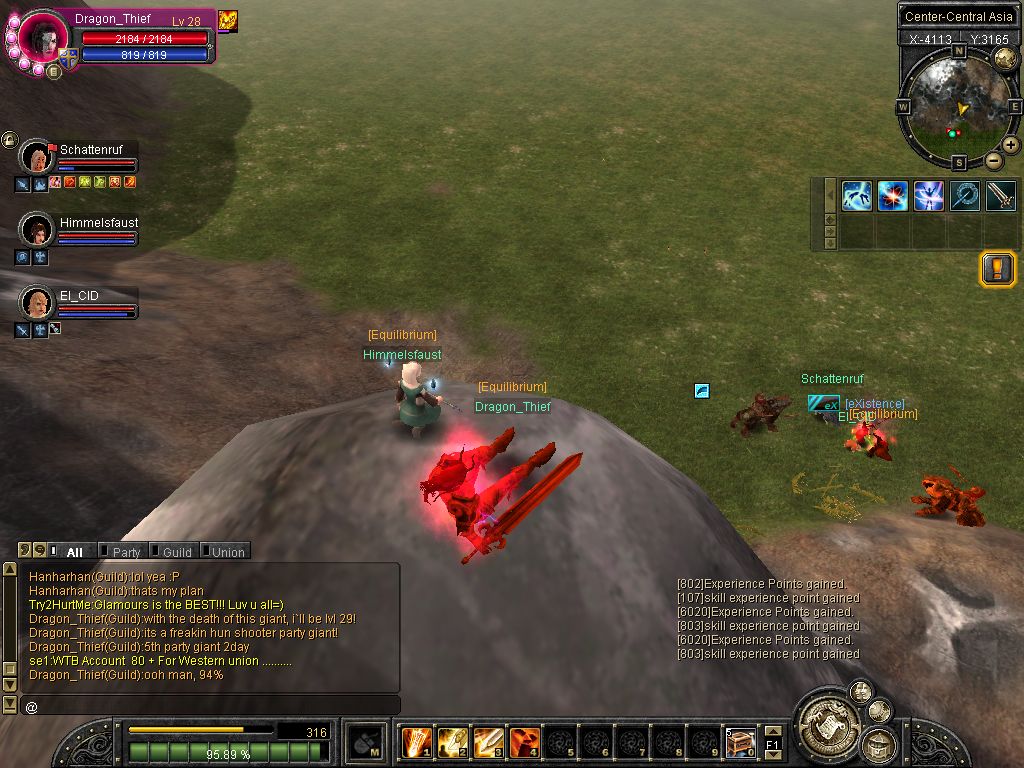The image size is (1024, 768).
Task: Use the skill in hotbar slot 2
Action: point(452,742)
